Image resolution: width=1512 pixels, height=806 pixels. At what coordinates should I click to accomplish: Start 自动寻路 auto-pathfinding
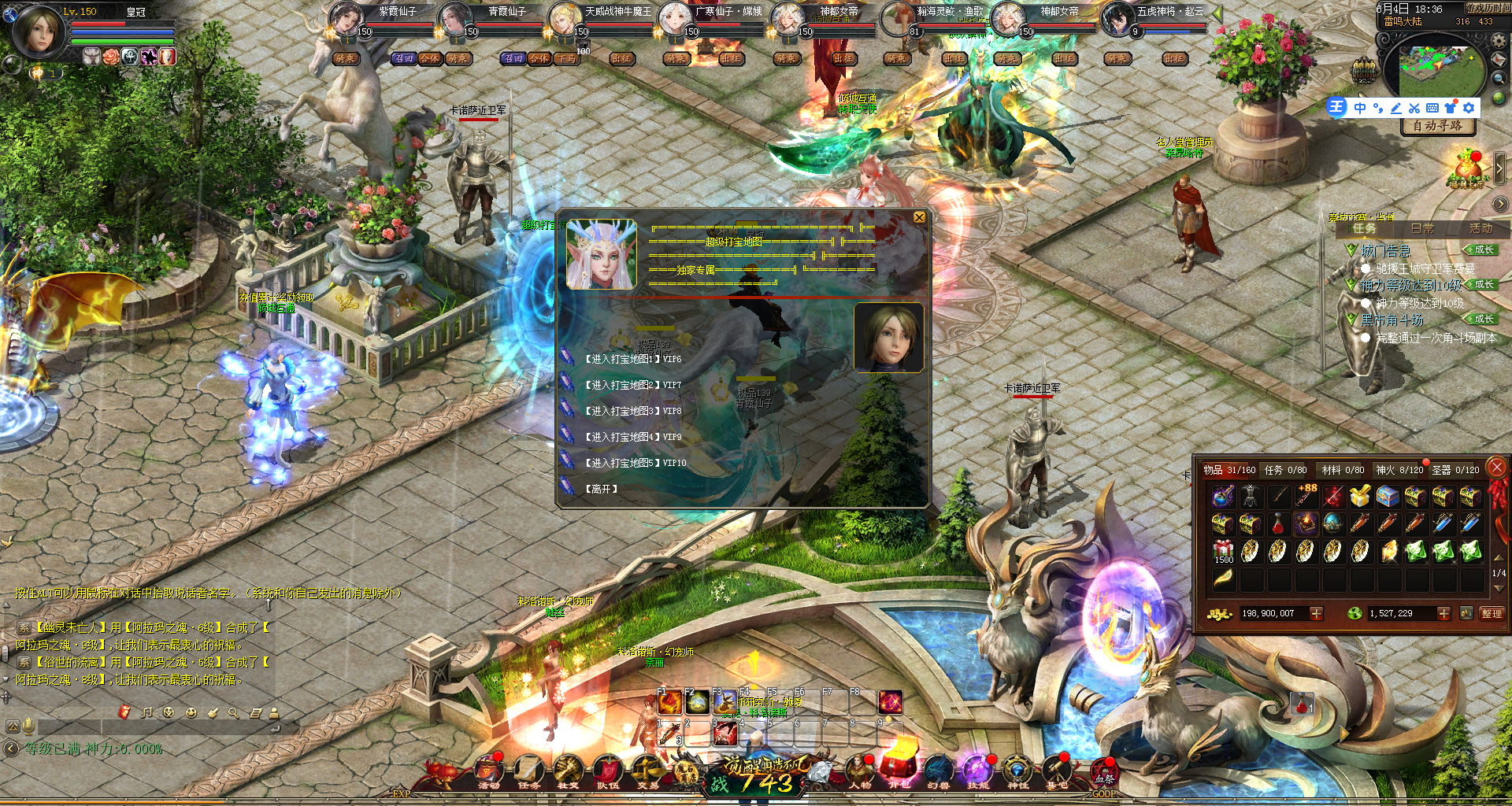[x=1437, y=126]
